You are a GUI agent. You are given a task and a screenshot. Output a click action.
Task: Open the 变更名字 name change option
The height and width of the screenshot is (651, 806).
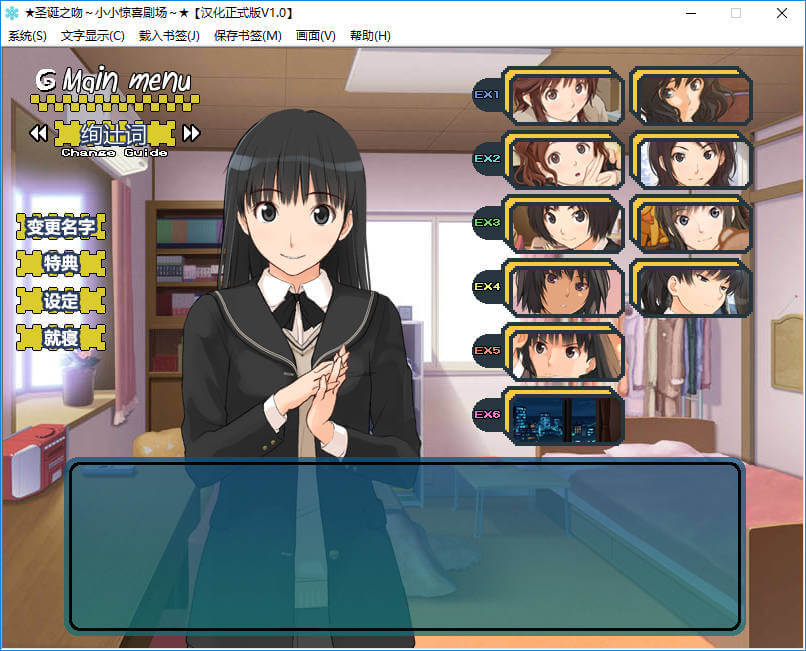[x=61, y=227]
